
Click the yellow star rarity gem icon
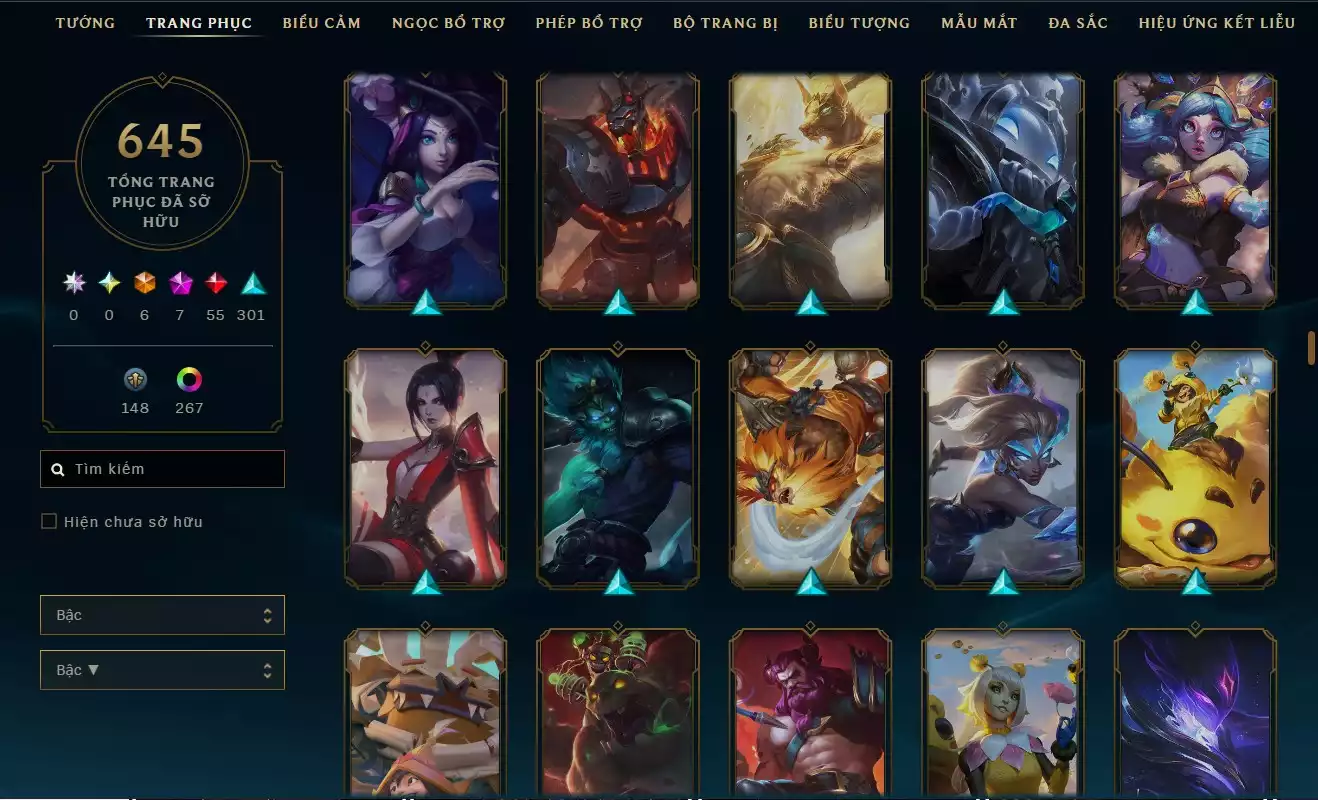[108, 283]
